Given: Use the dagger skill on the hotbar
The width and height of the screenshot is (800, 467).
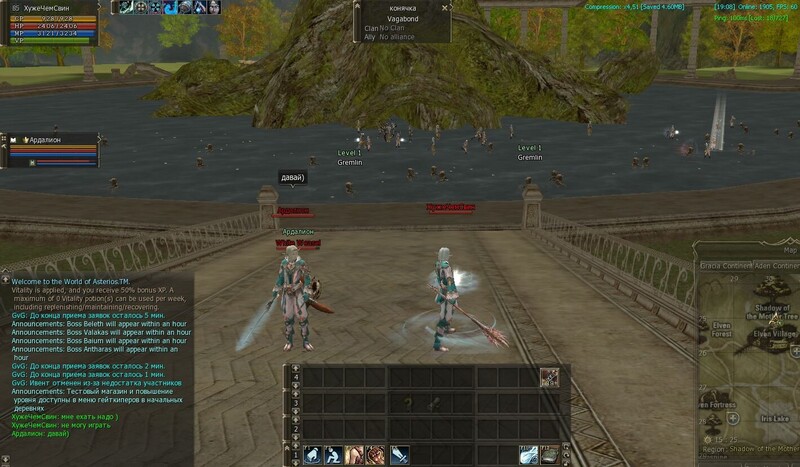Looking at the screenshot, I should pyautogui.click(x=399, y=455).
